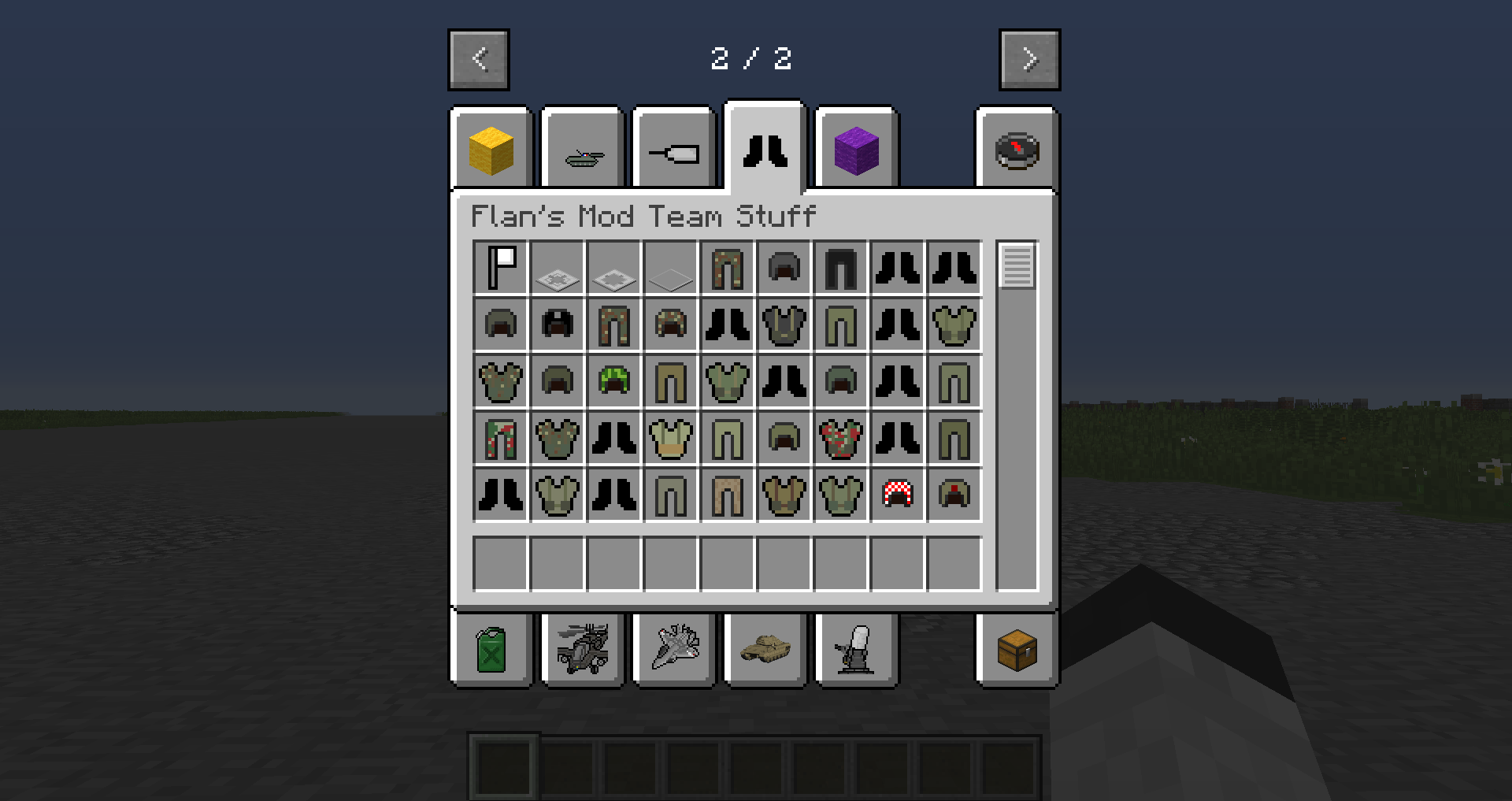Screen dimensions: 1512x801
Task: Select the red checkered helmet item
Action: (x=898, y=495)
